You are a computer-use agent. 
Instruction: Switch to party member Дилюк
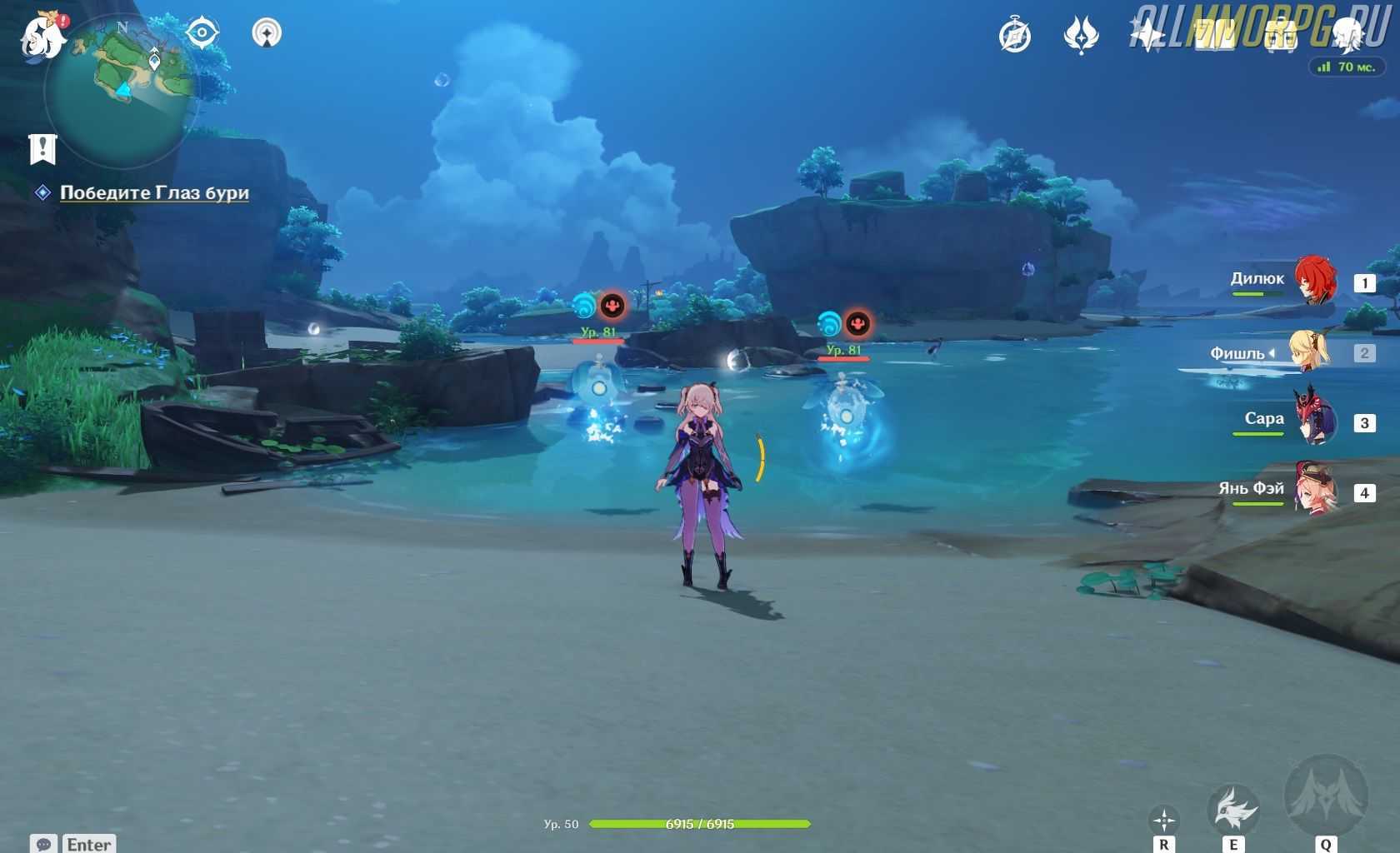click(x=1314, y=282)
